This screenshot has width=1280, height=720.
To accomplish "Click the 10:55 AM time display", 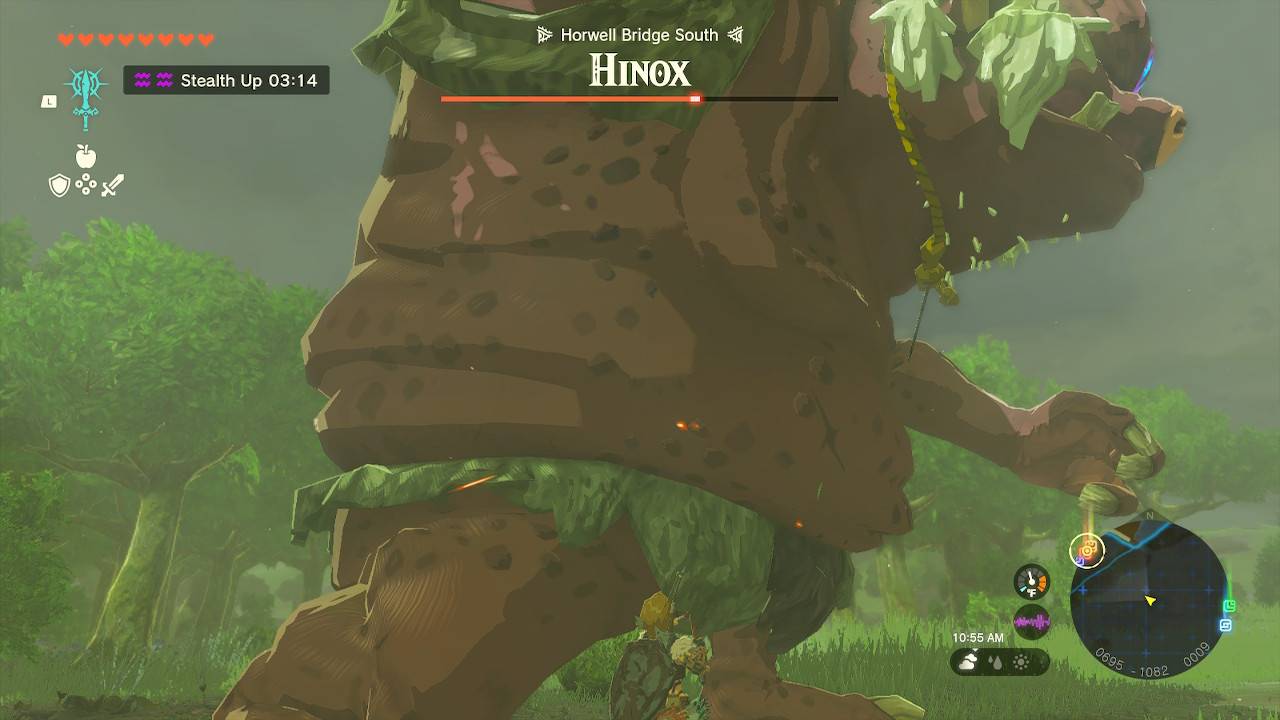I will pyautogui.click(x=977, y=636).
